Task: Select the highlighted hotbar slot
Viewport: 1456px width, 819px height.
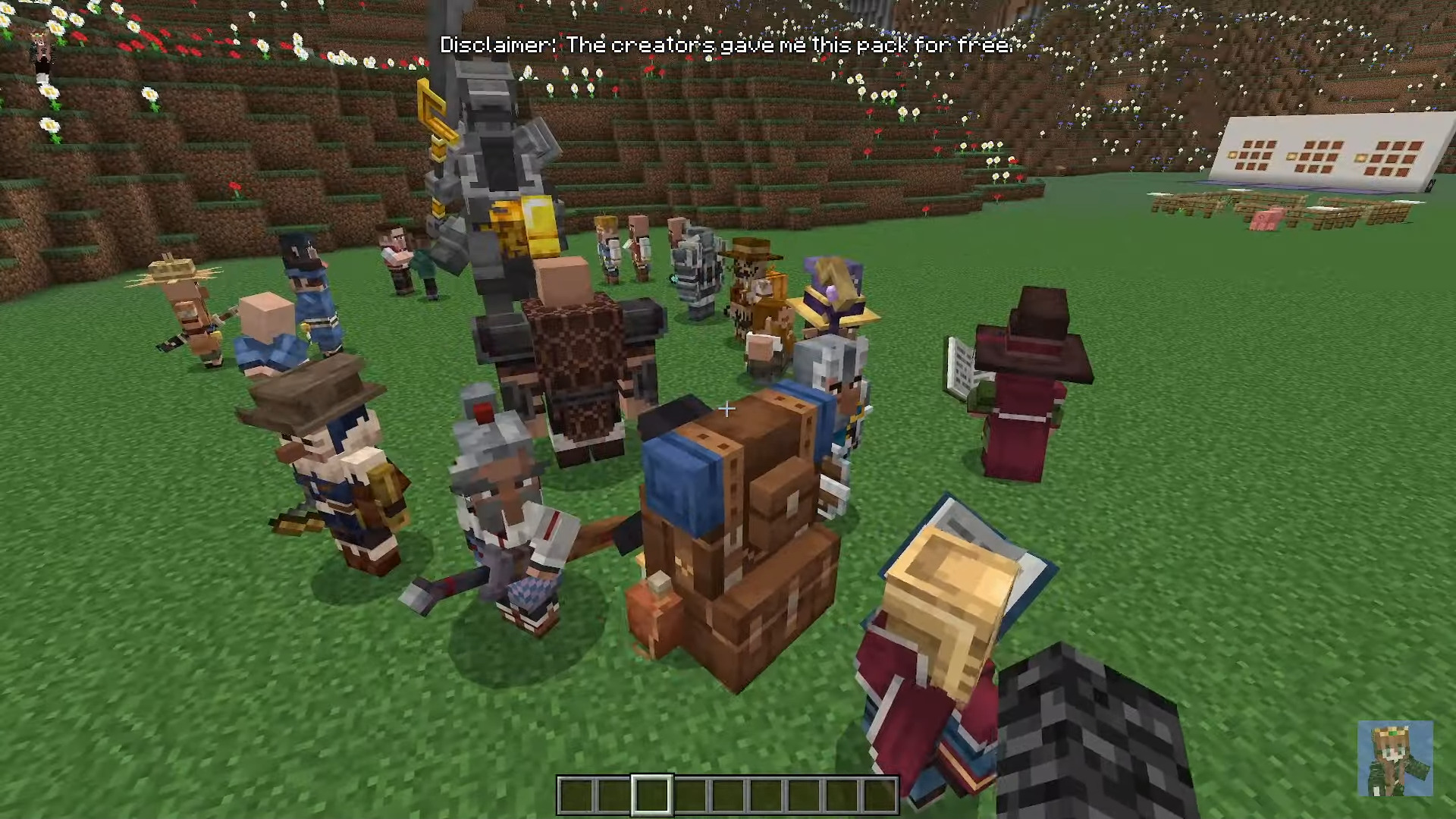Action: pyautogui.click(x=652, y=795)
